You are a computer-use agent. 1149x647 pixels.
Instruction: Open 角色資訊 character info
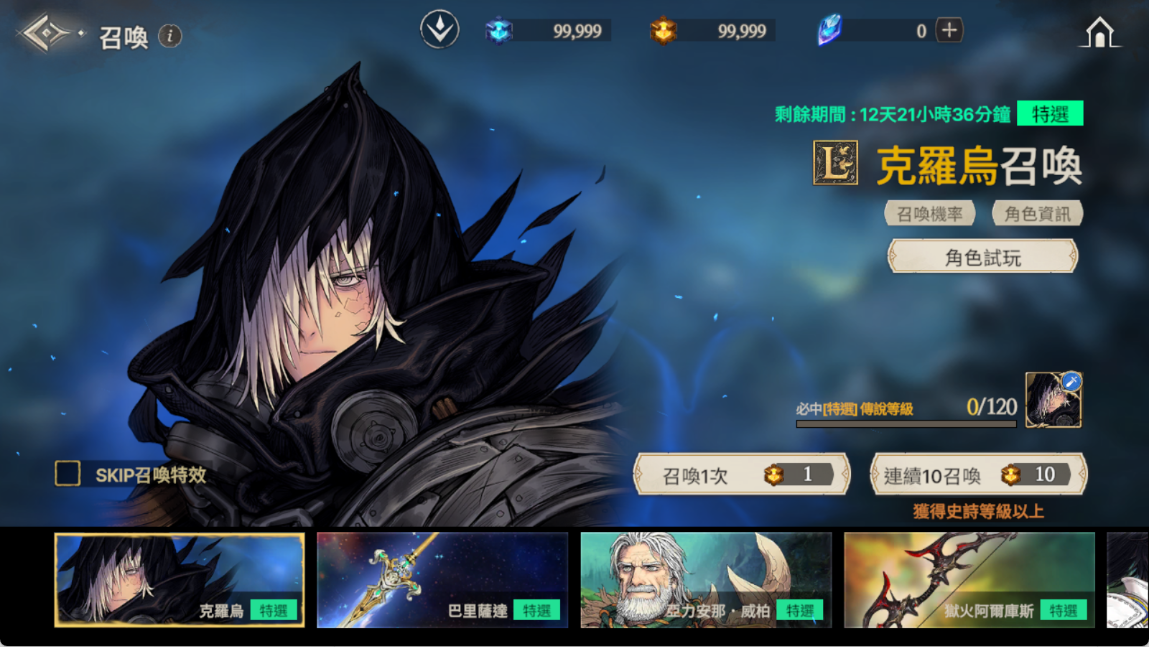point(1037,213)
